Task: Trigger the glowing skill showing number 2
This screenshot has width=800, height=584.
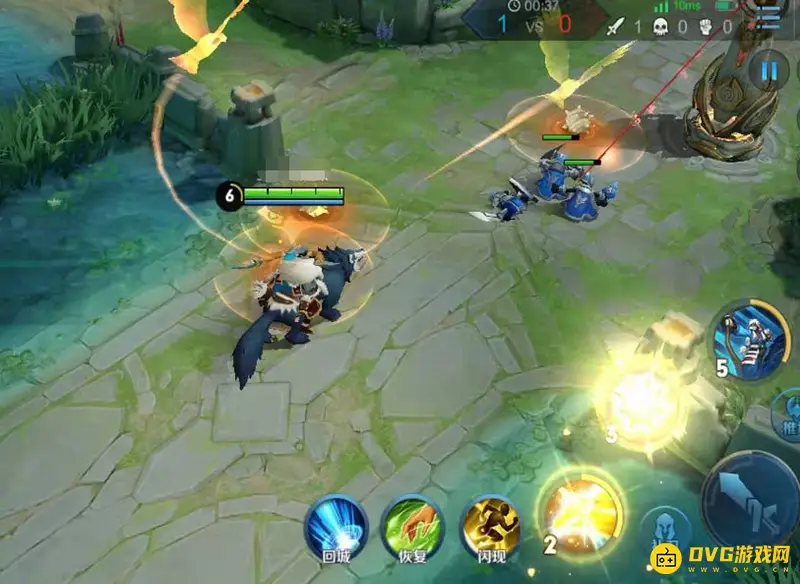Action: (581, 516)
